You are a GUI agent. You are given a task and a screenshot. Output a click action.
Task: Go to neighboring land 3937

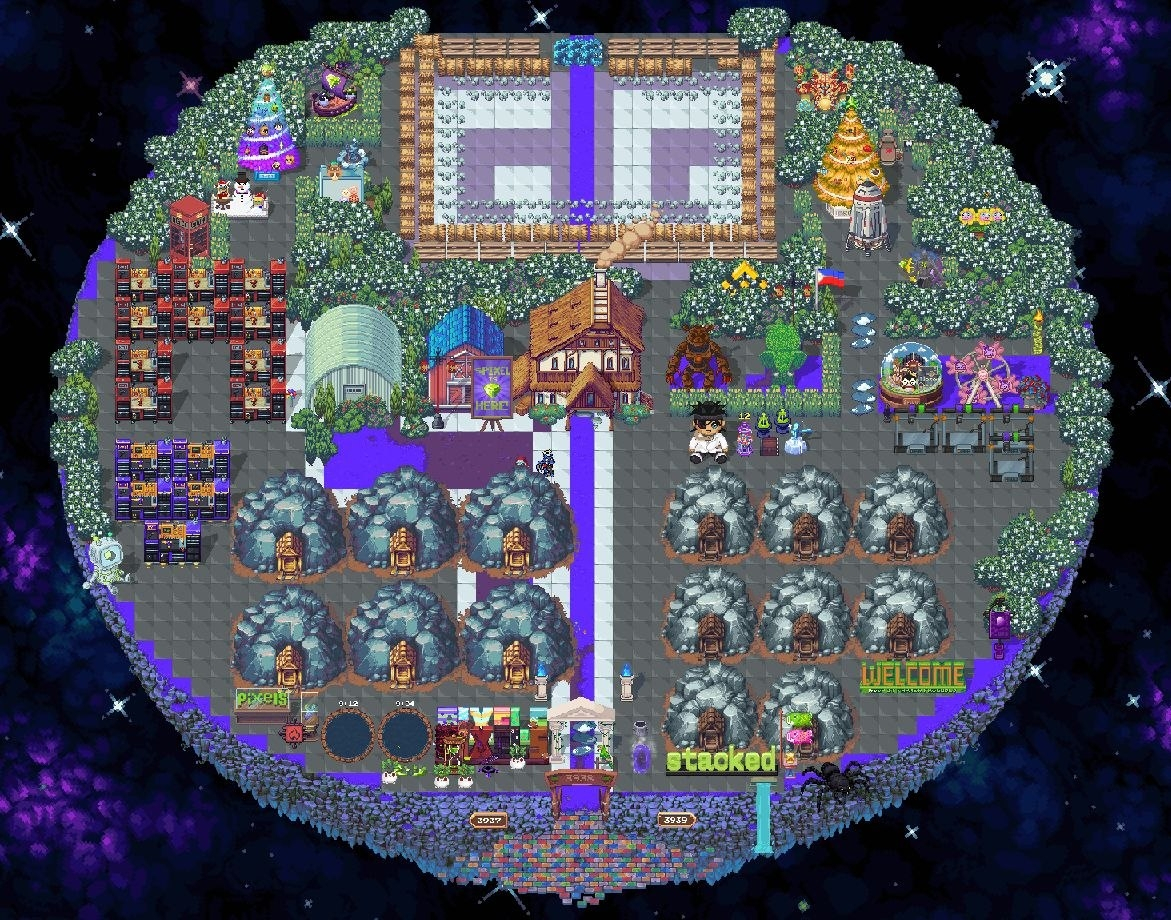(488, 820)
